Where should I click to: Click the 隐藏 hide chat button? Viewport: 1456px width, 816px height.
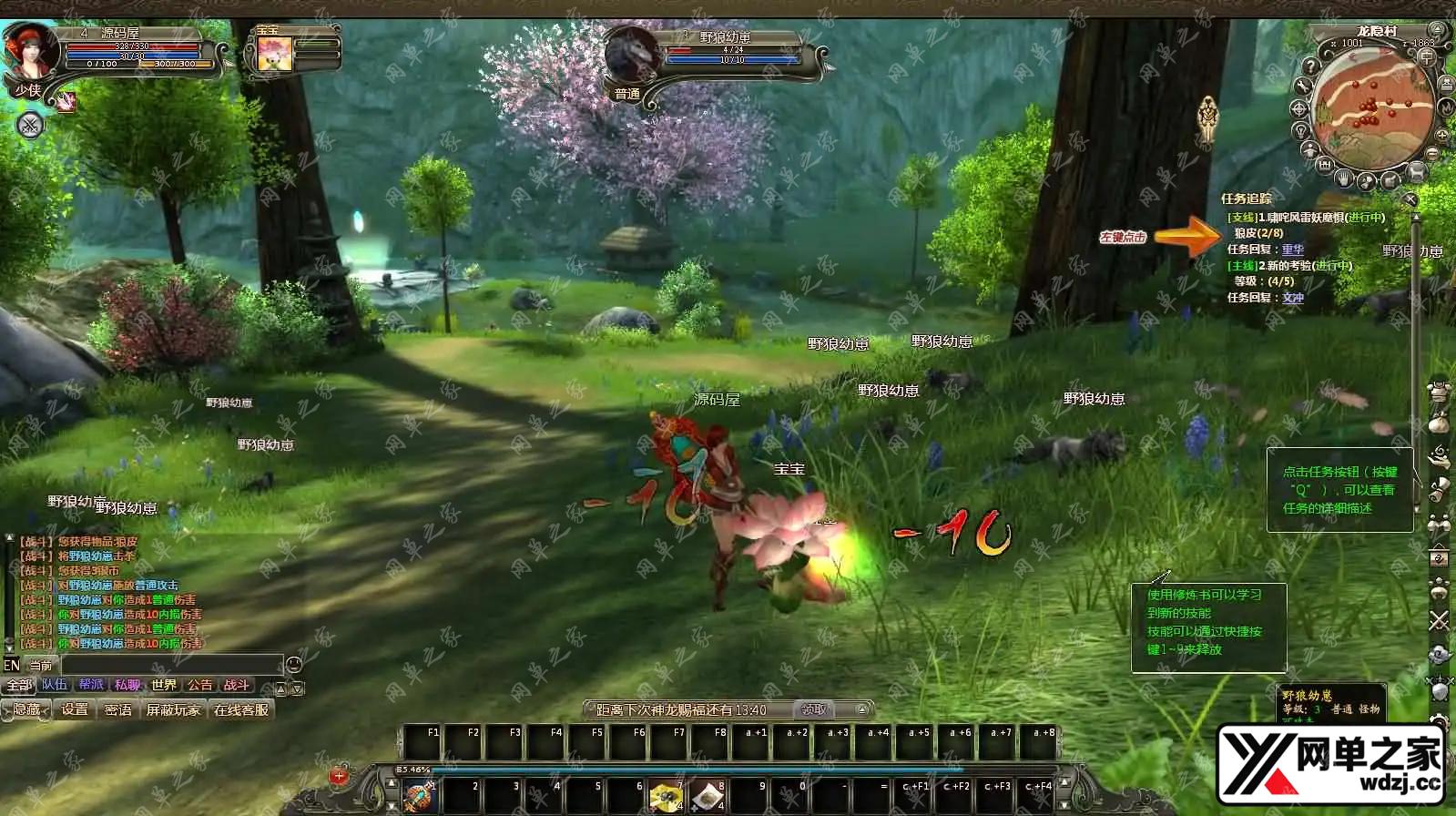26,709
